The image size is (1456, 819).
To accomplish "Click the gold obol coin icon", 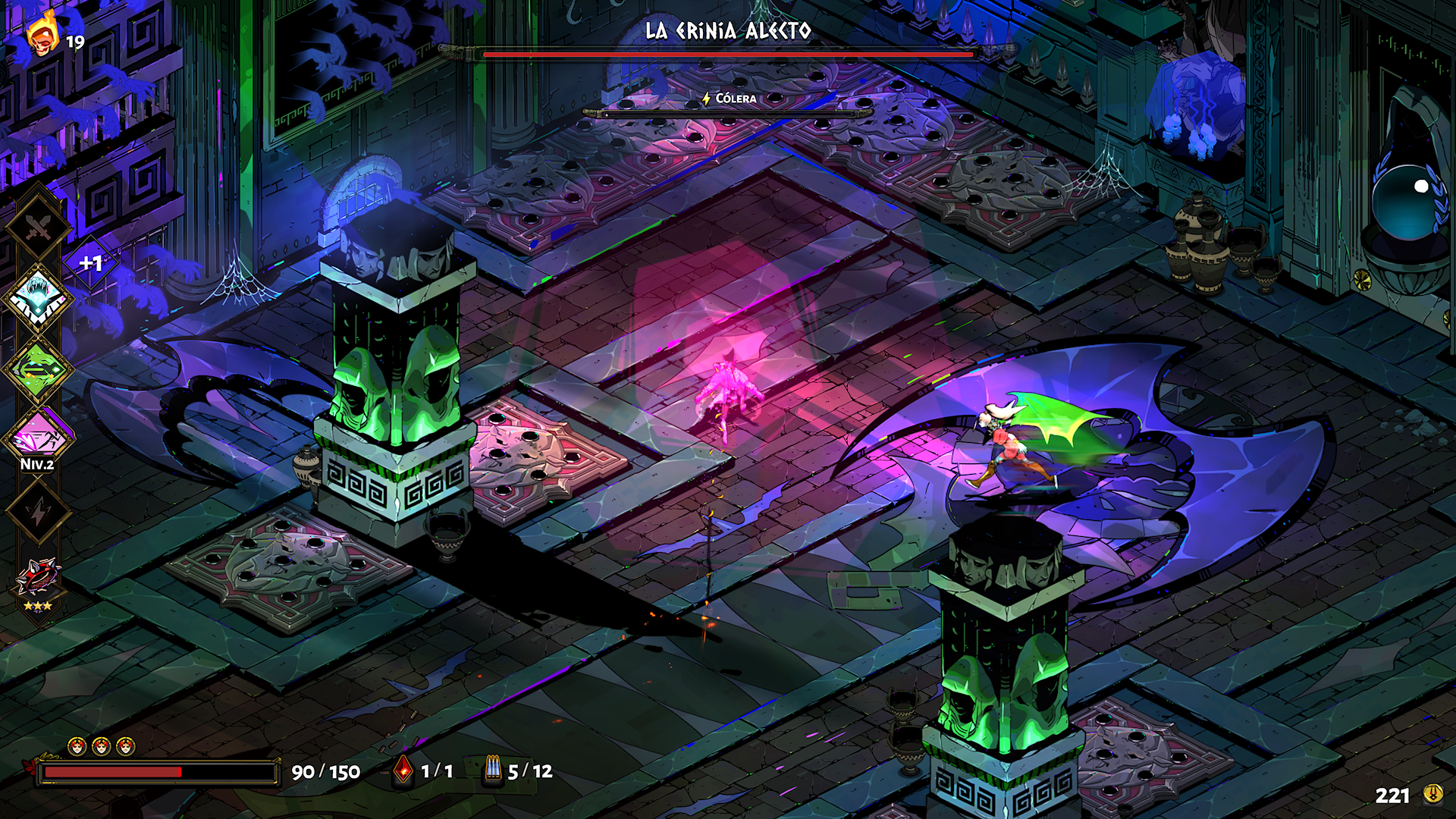I will coord(1432,794).
